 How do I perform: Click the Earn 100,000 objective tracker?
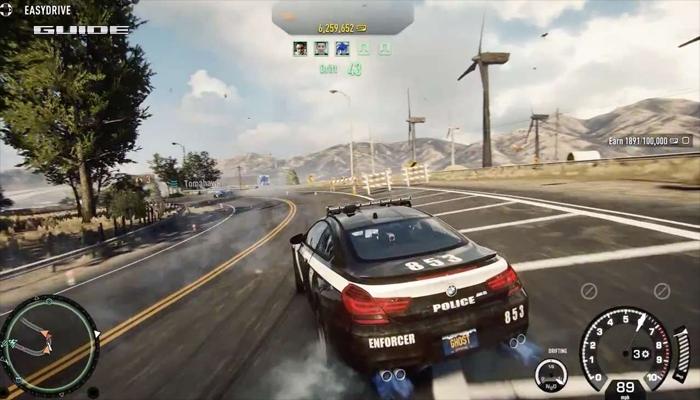[x=649, y=141]
